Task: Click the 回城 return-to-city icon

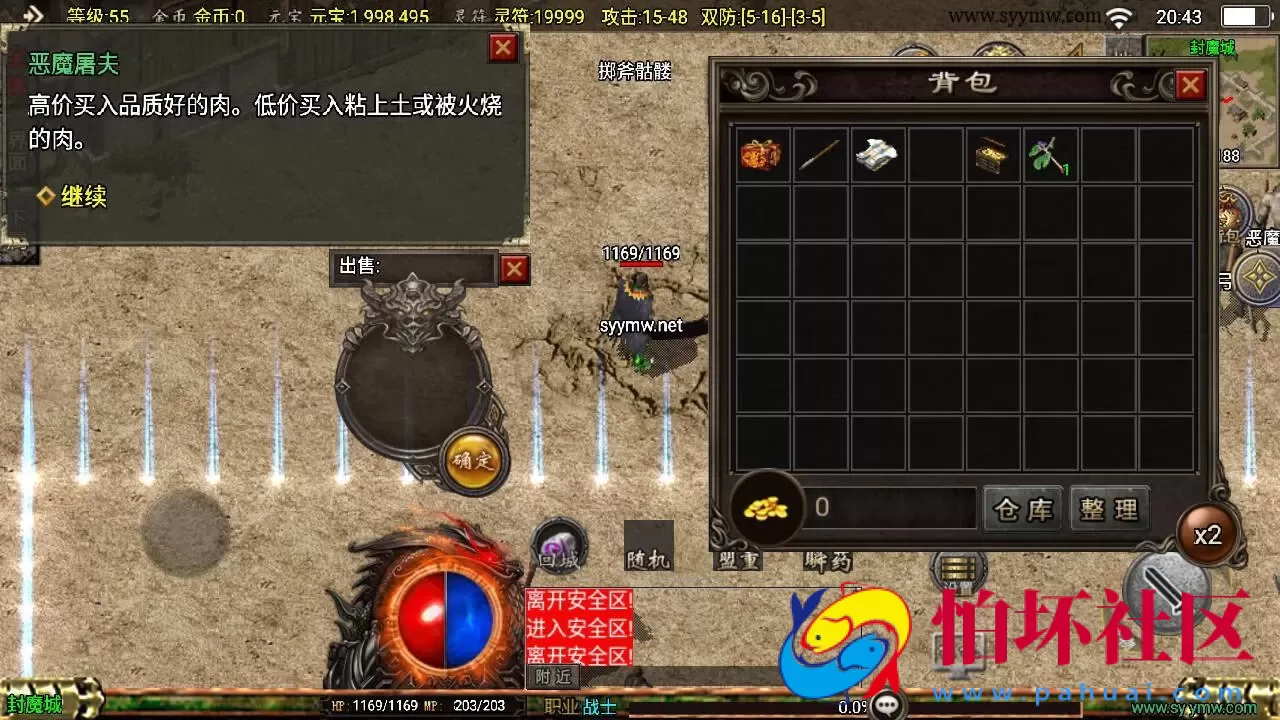Action: coord(560,550)
